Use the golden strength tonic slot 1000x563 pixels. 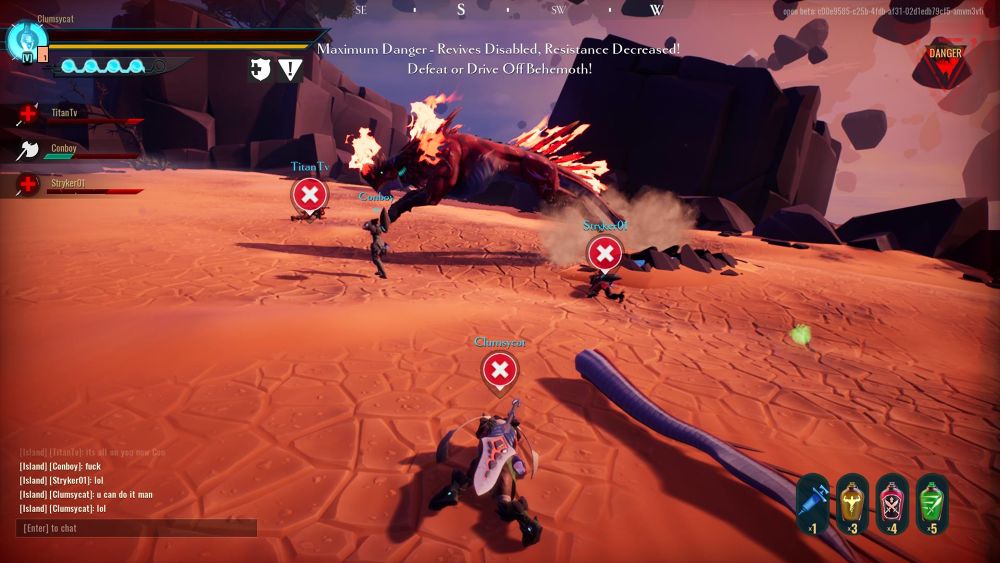pos(852,502)
